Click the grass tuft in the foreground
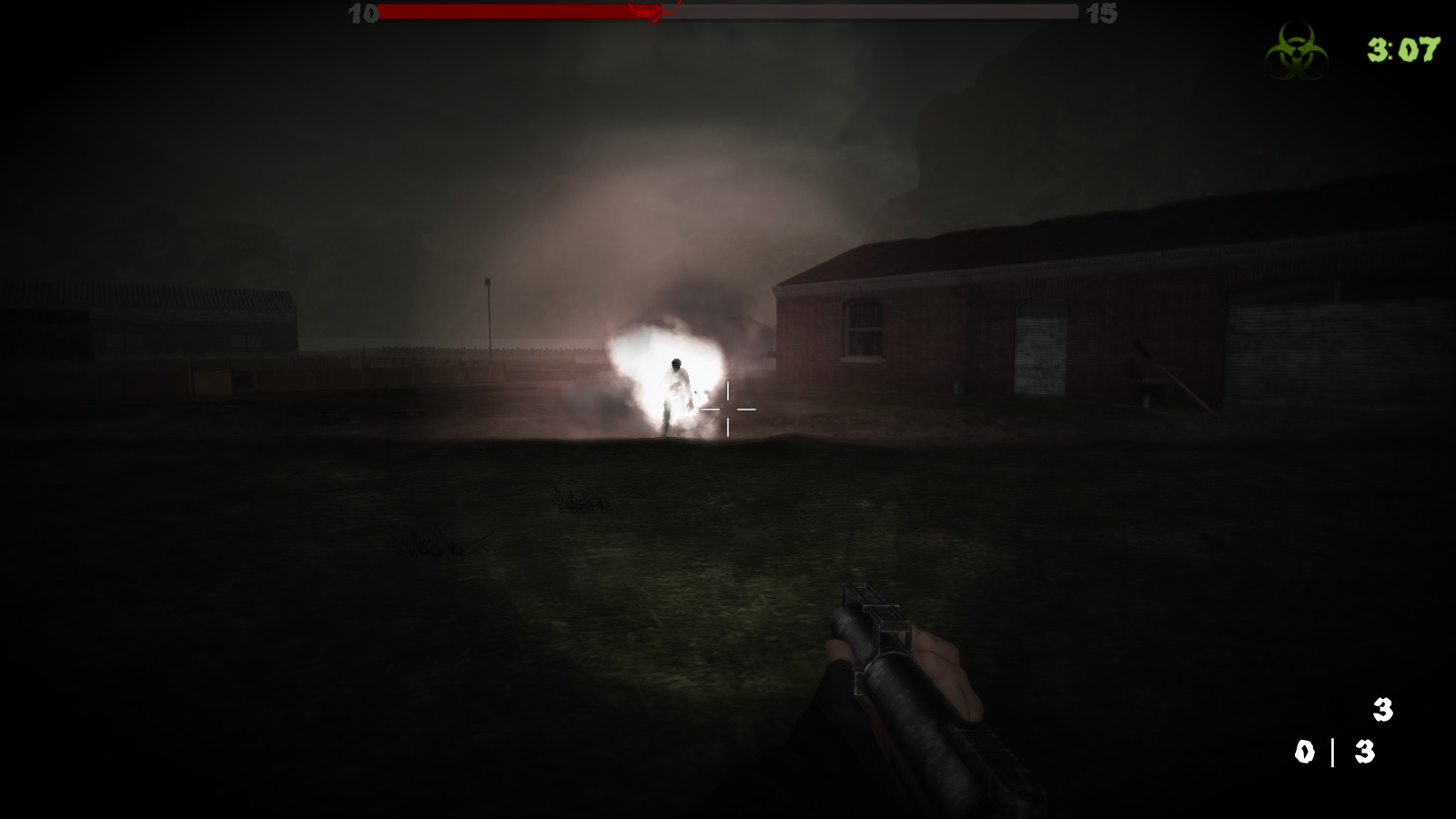The image size is (1456, 819). click(582, 500)
